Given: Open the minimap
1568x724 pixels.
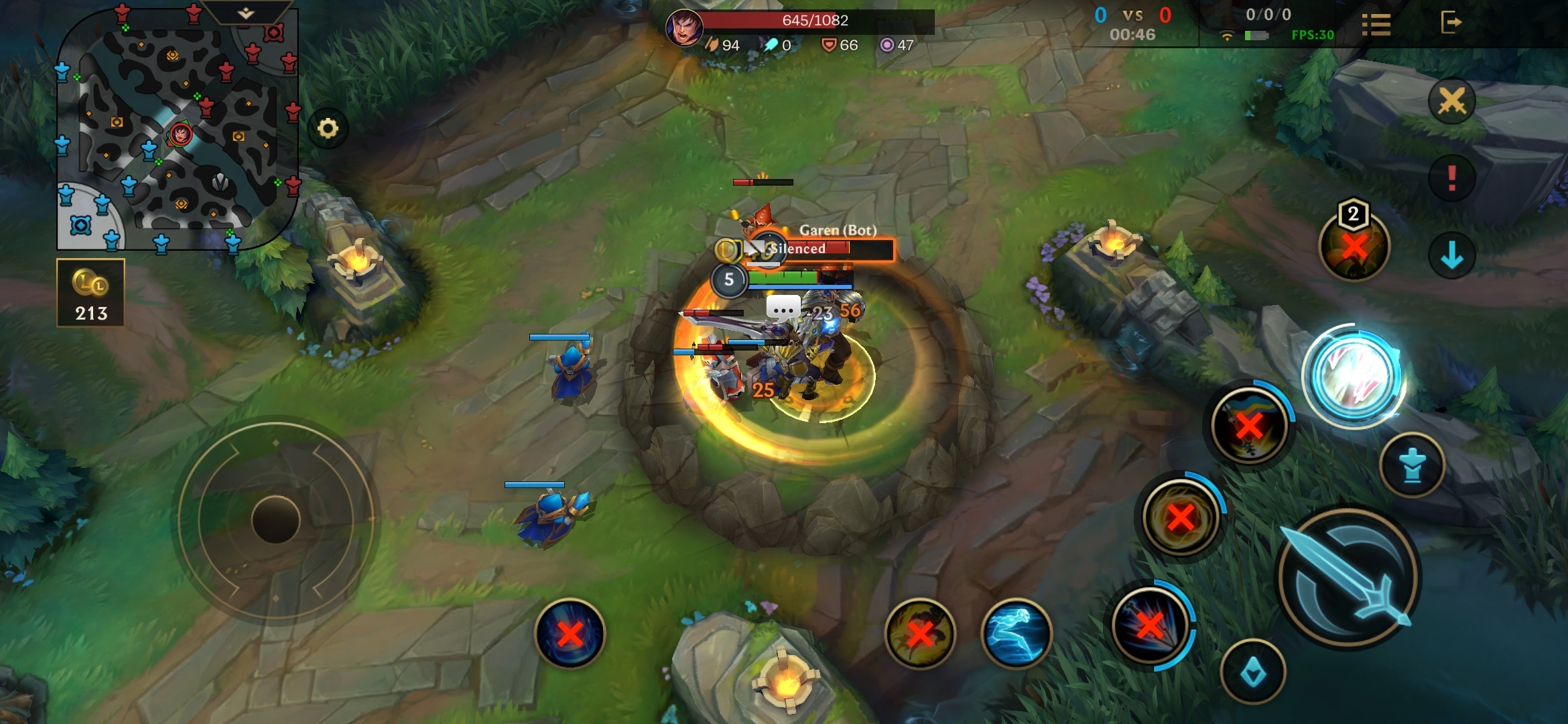Looking at the screenshot, I should (x=178, y=131).
